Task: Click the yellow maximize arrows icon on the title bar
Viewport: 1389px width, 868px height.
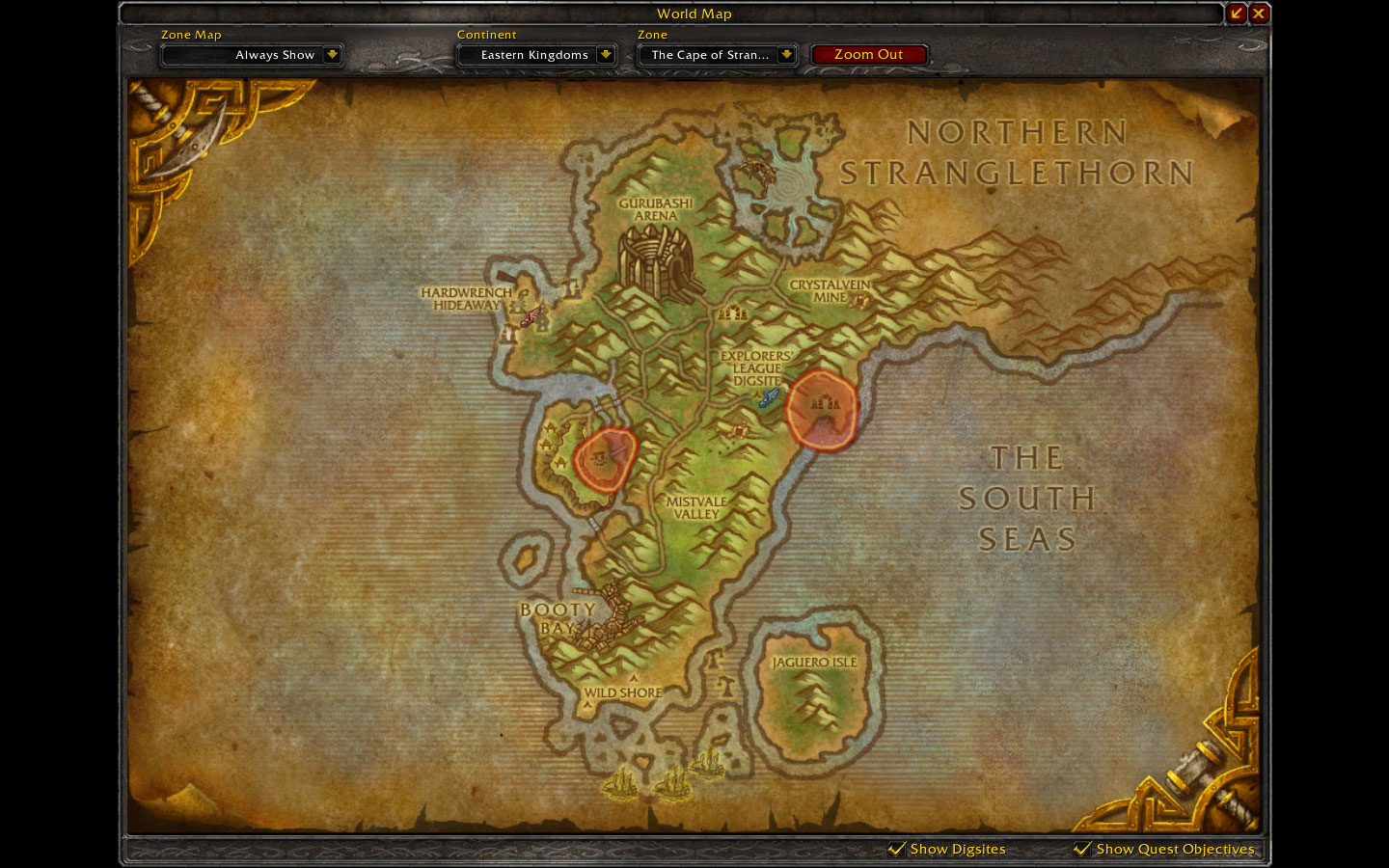Action: 1237,14
